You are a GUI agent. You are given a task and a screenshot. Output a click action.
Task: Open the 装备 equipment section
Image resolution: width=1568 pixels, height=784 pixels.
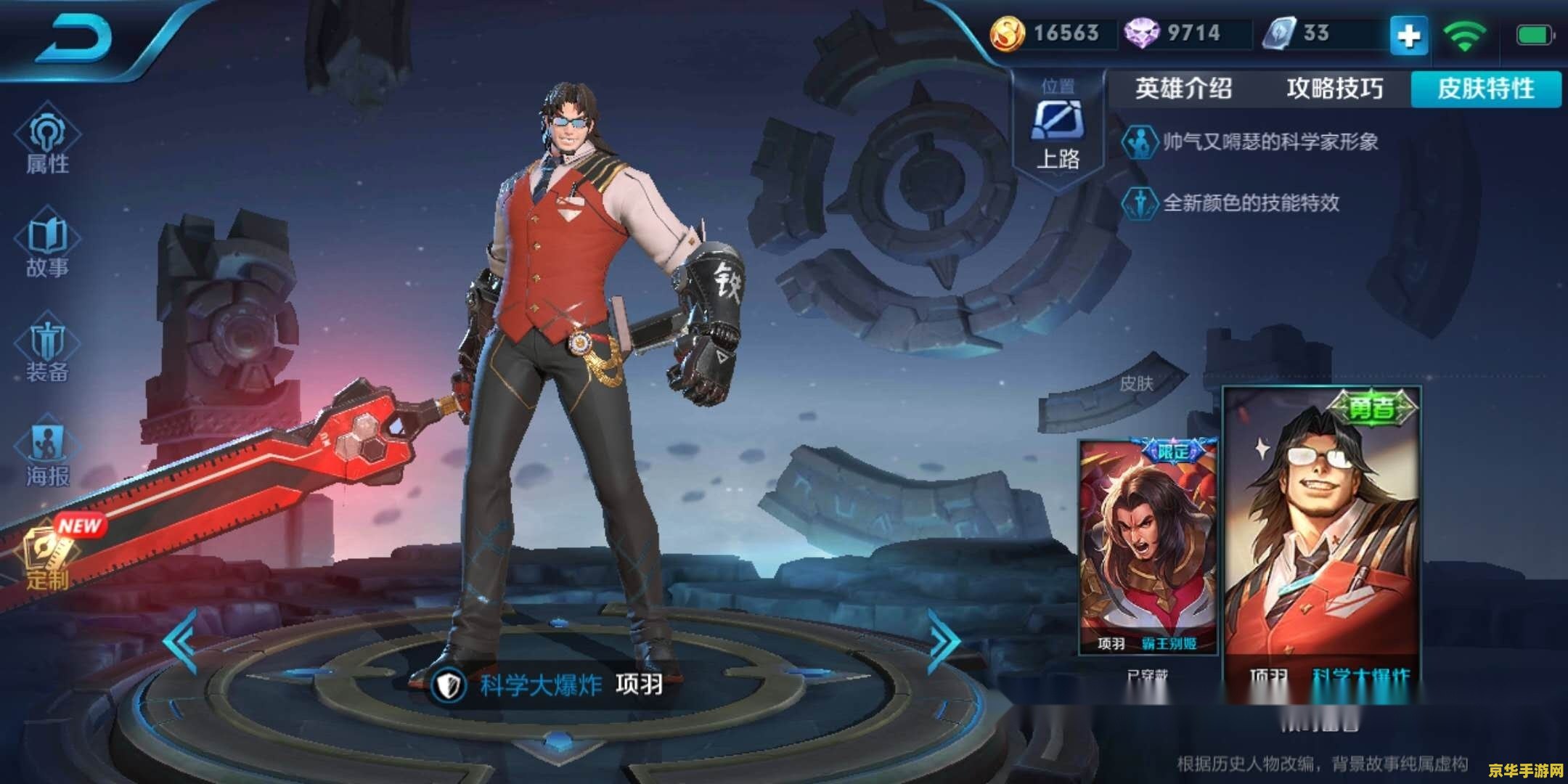coord(47,352)
